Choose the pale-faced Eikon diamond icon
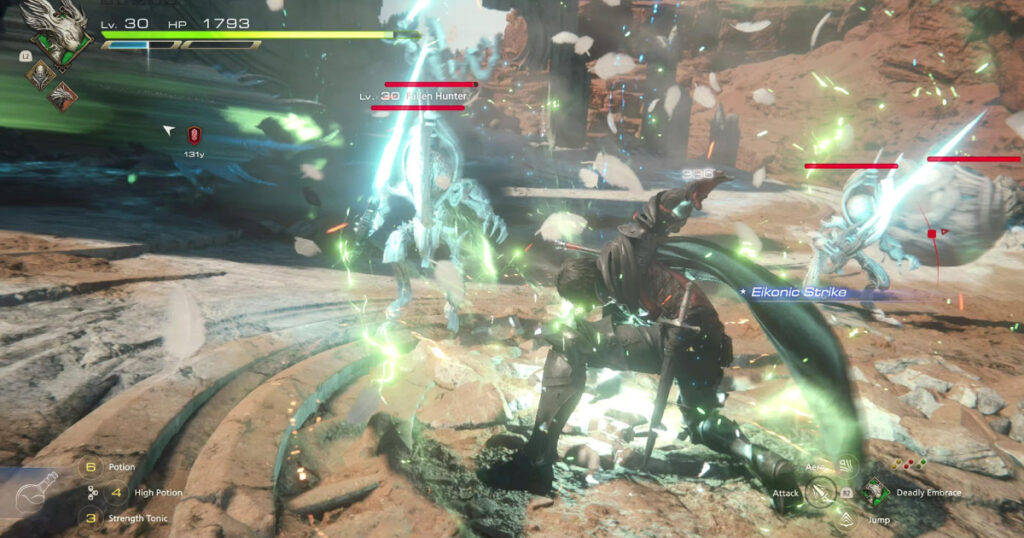The image size is (1024, 538). [40, 74]
